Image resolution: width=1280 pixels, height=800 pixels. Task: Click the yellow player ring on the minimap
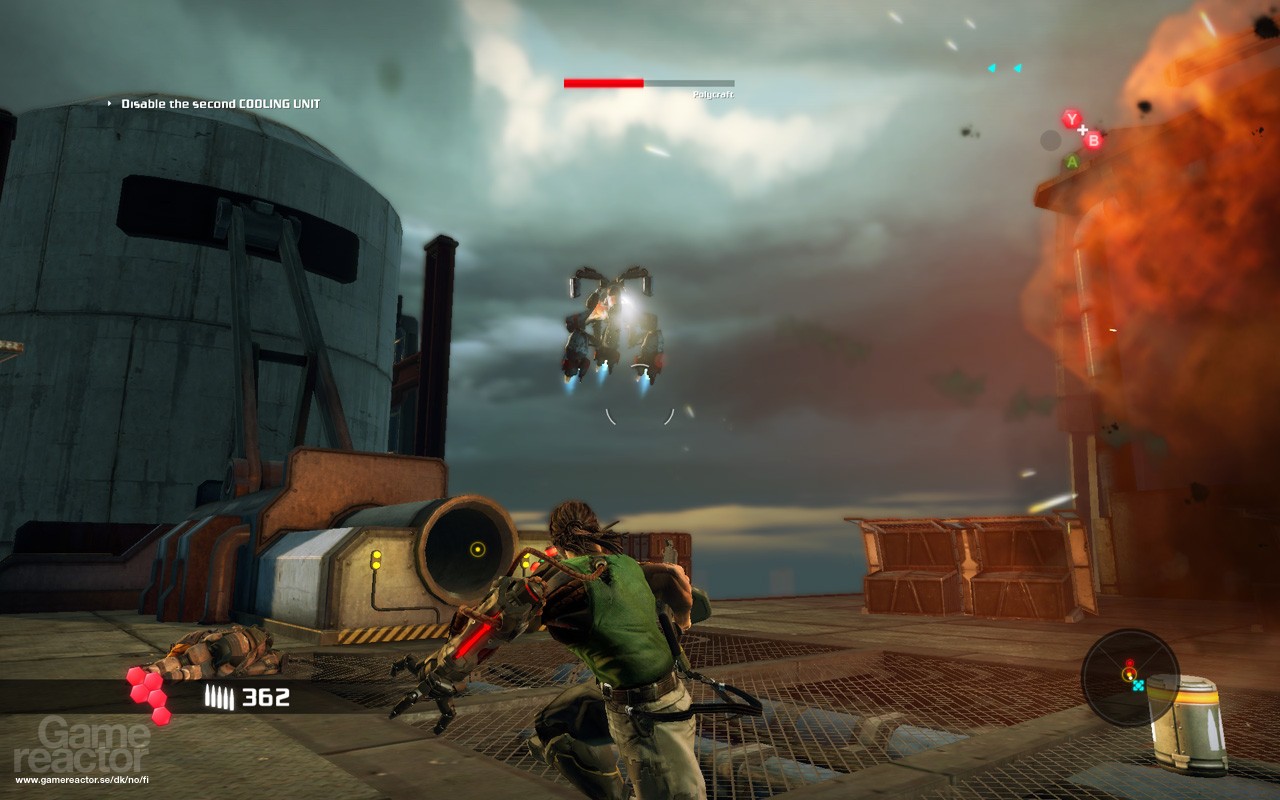point(1130,673)
